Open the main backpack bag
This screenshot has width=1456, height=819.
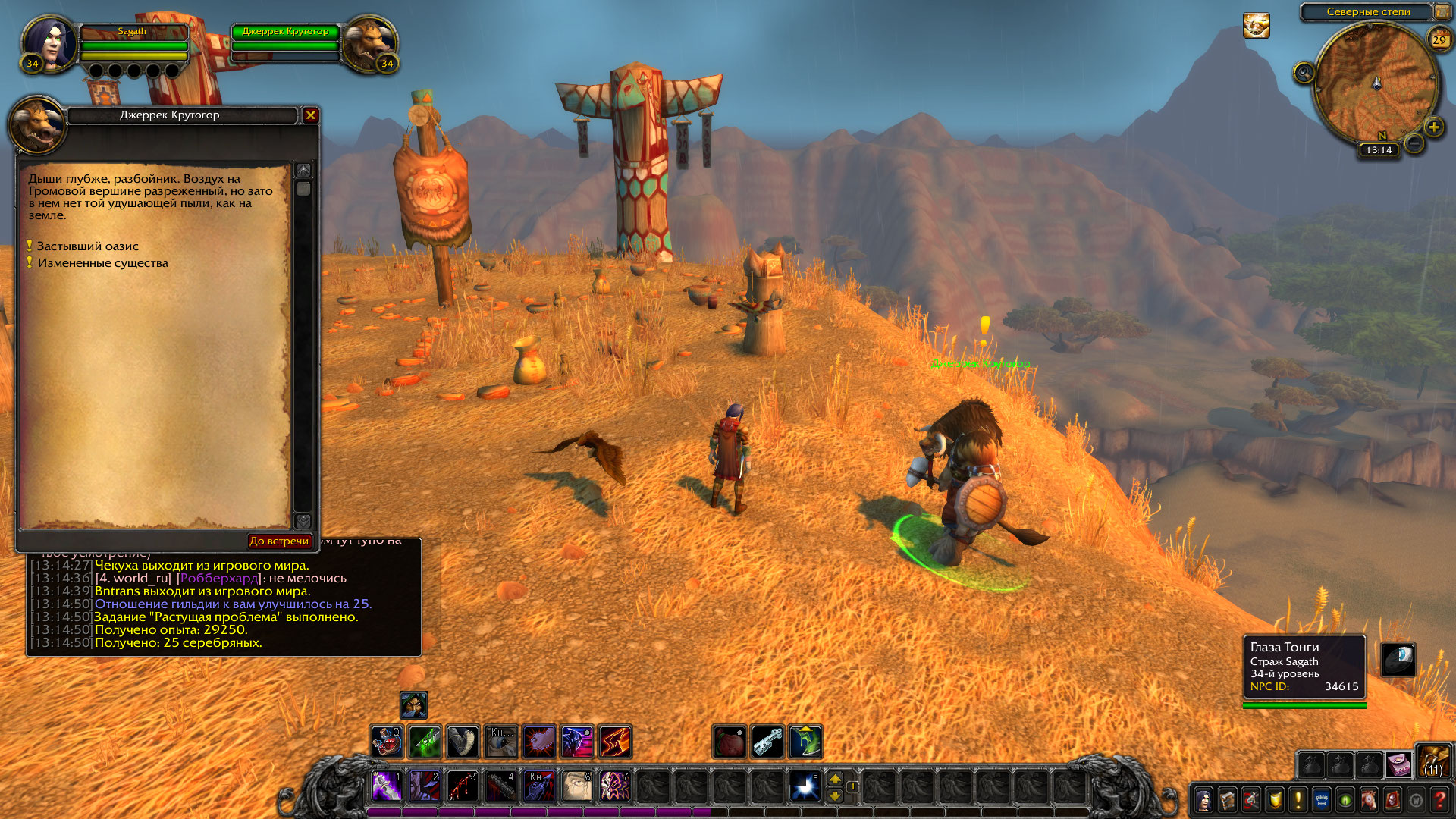coord(1433,762)
